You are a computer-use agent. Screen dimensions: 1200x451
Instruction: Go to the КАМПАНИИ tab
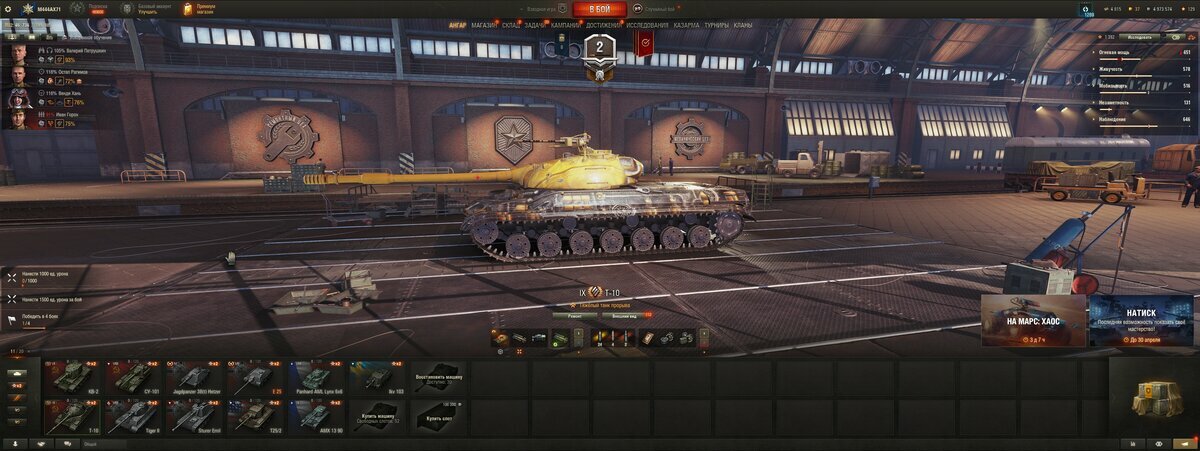[567, 25]
